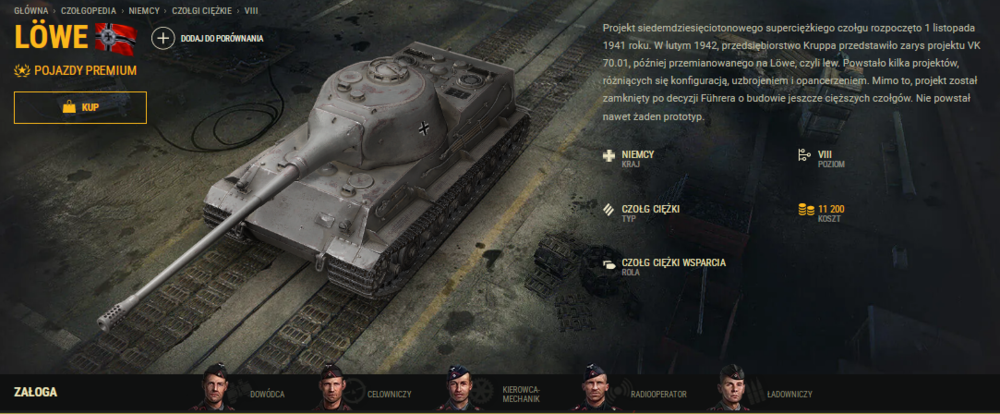The width and height of the screenshot is (1000, 414).
Task: Choose the Kierowca-mechanik crew portrait
Action: (458, 388)
